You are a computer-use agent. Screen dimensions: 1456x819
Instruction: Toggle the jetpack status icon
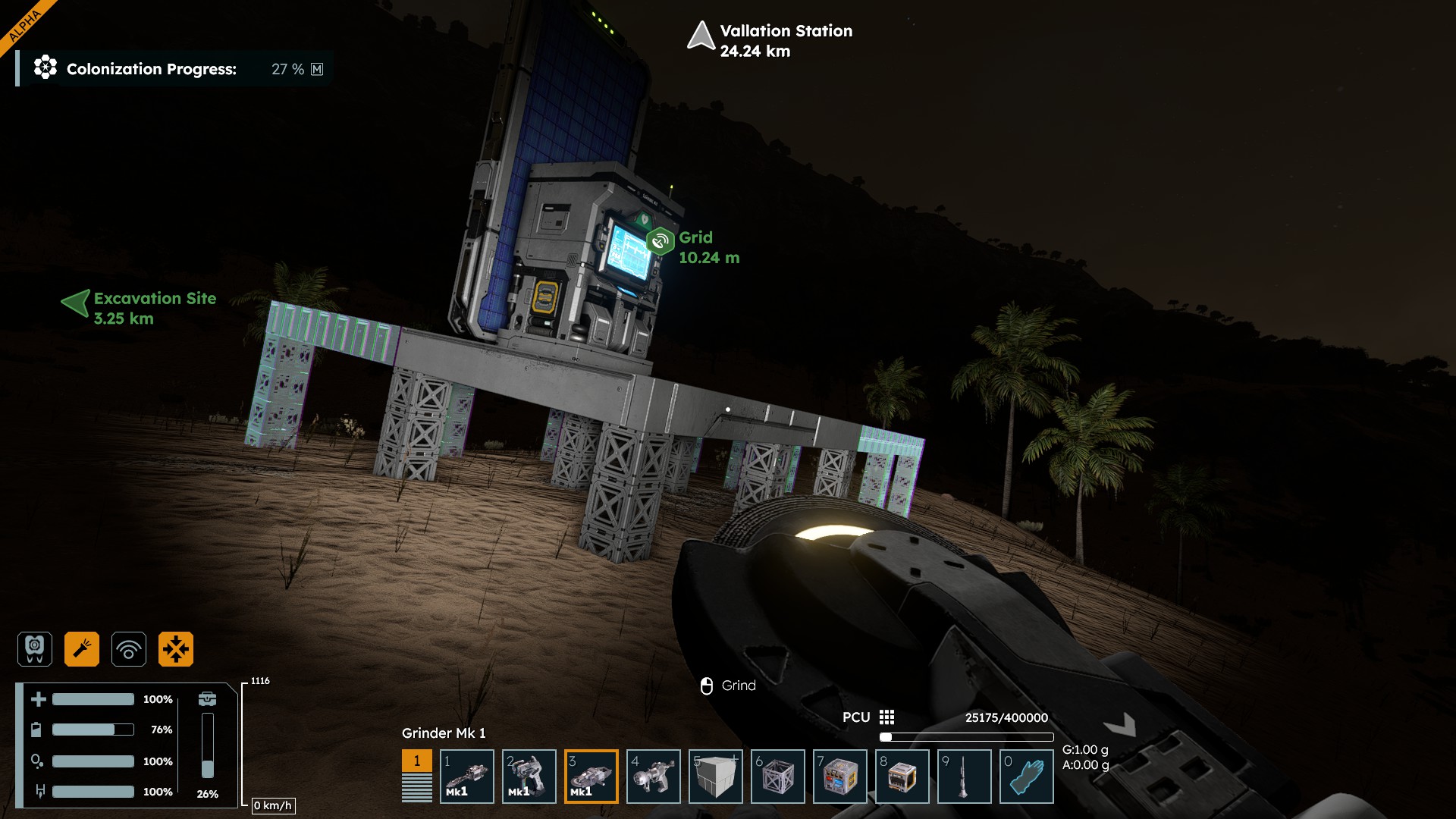(x=35, y=649)
